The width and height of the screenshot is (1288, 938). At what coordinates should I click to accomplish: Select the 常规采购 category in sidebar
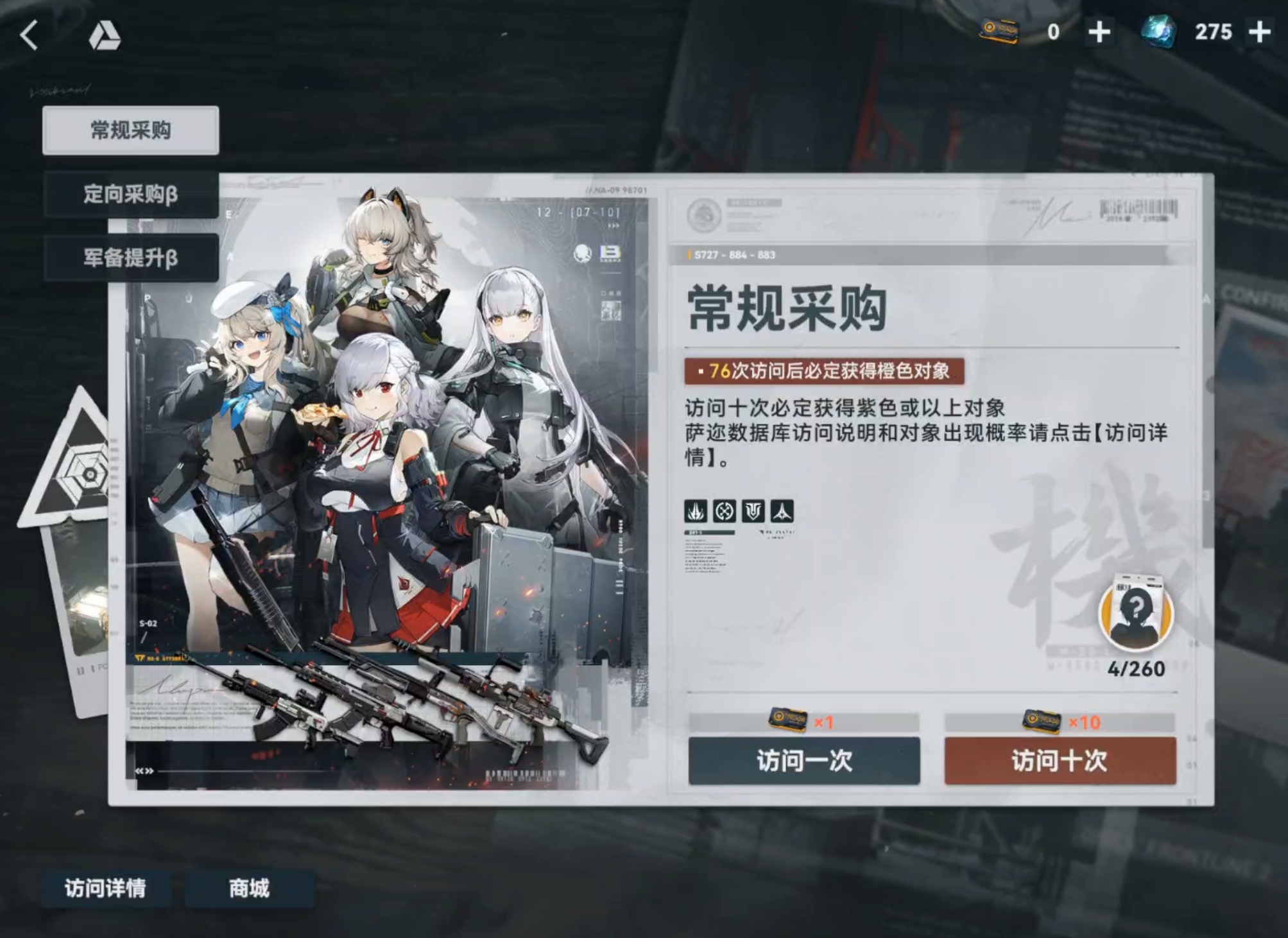[130, 128]
